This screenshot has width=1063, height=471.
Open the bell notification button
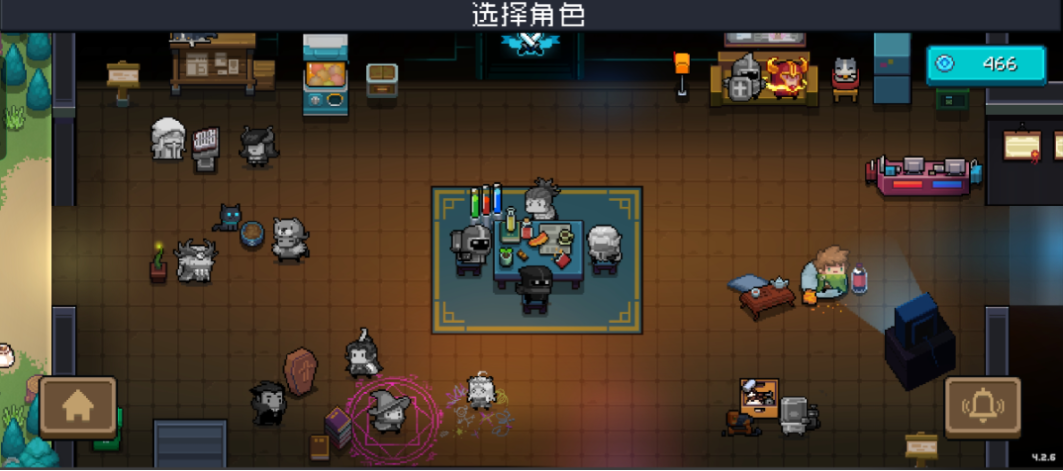(x=982, y=406)
